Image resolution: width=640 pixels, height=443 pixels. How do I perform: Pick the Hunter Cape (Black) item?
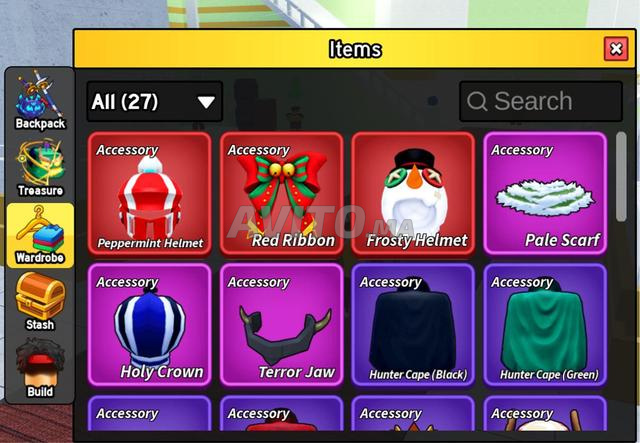pos(413,325)
